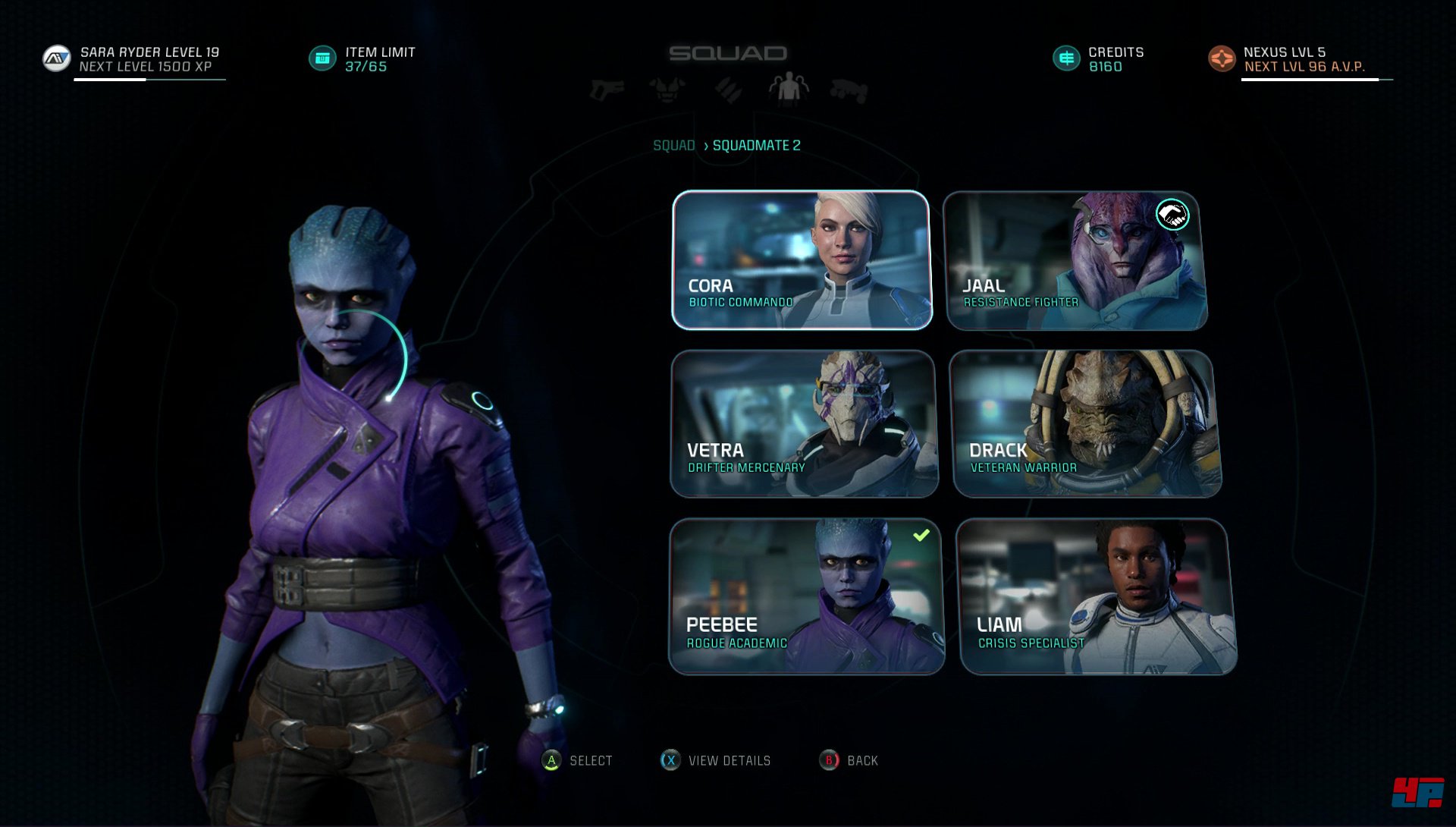Switch to the squad members tab
This screenshot has width=1456, height=827.
[789, 89]
